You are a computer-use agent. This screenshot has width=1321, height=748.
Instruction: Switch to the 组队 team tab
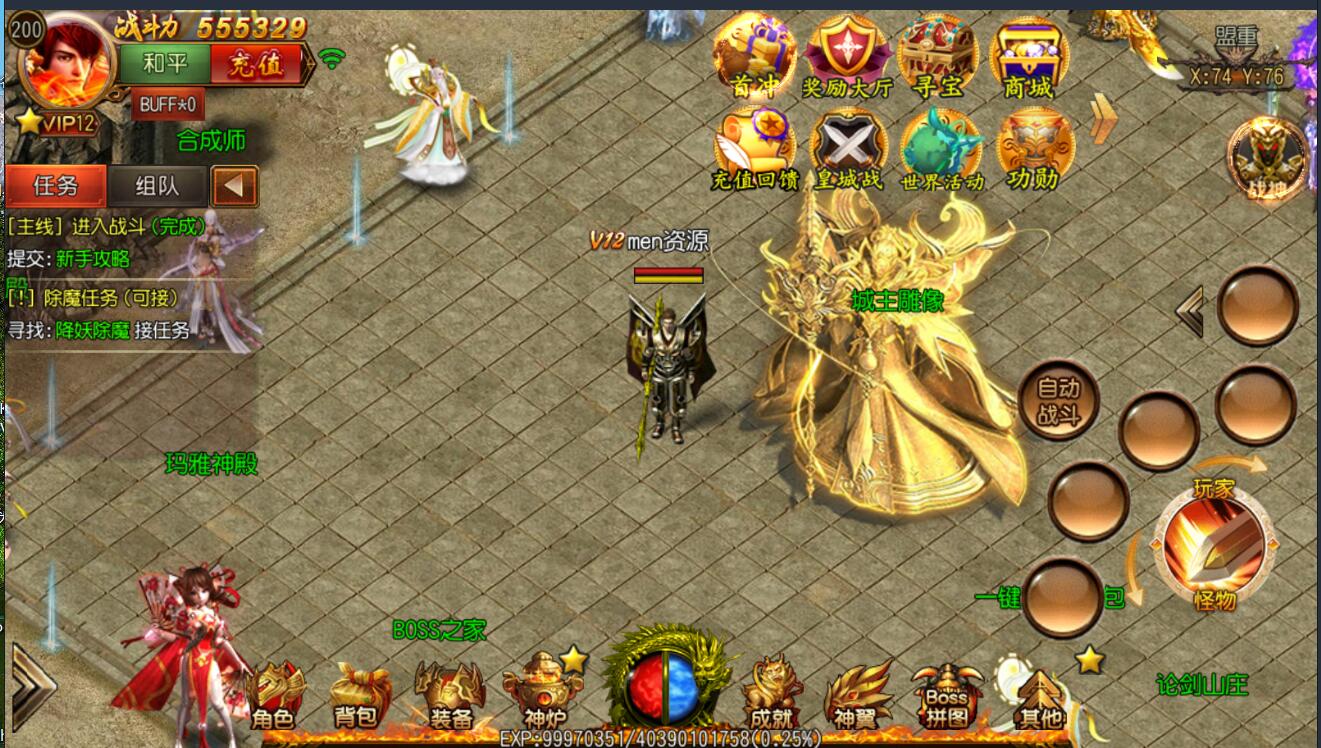coord(157,186)
